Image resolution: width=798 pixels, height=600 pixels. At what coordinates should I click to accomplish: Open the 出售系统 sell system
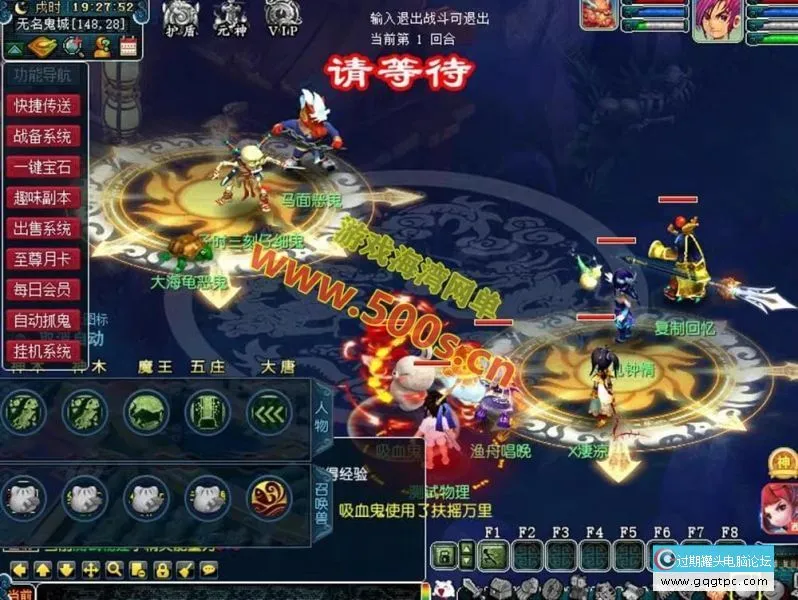tap(42, 229)
